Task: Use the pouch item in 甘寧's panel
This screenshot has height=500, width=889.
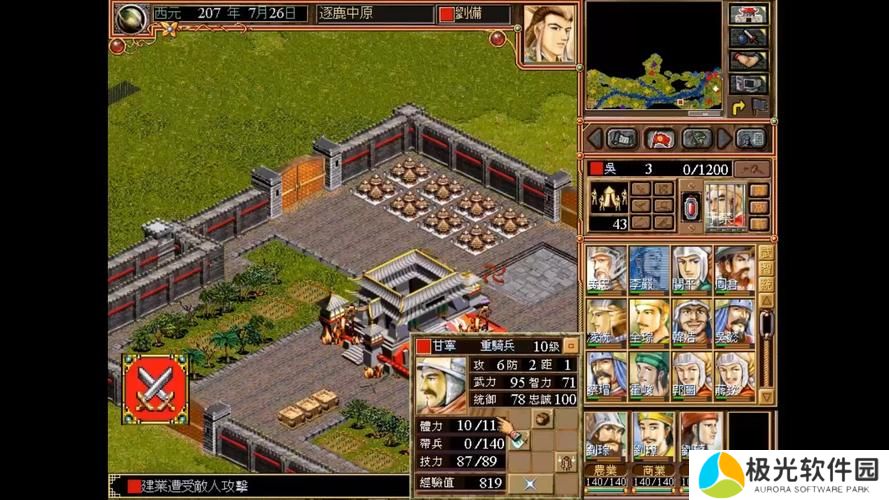Action: pyautogui.click(x=541, y=417)
